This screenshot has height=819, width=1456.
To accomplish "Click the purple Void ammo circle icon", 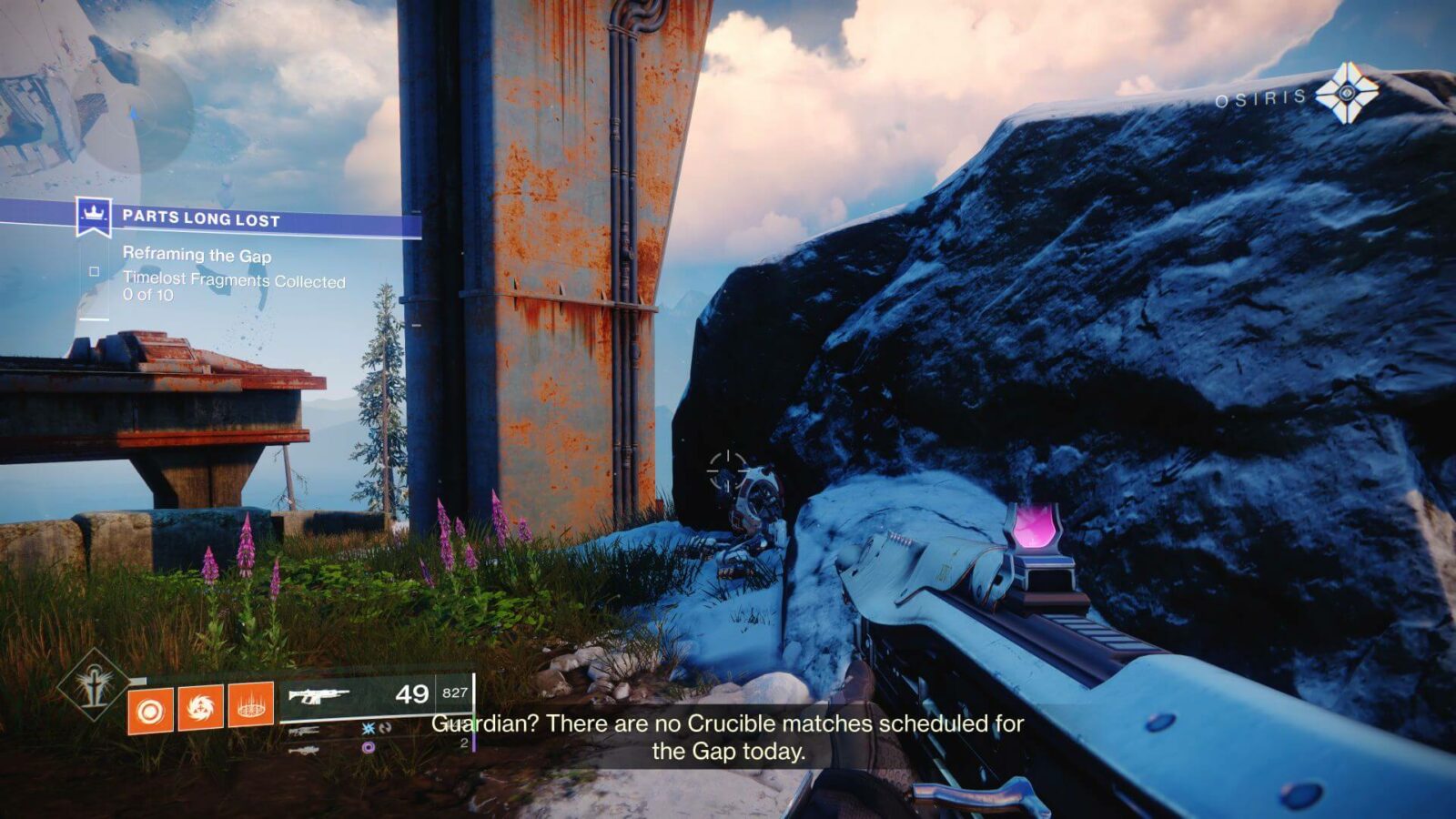I will pos(368,749).
